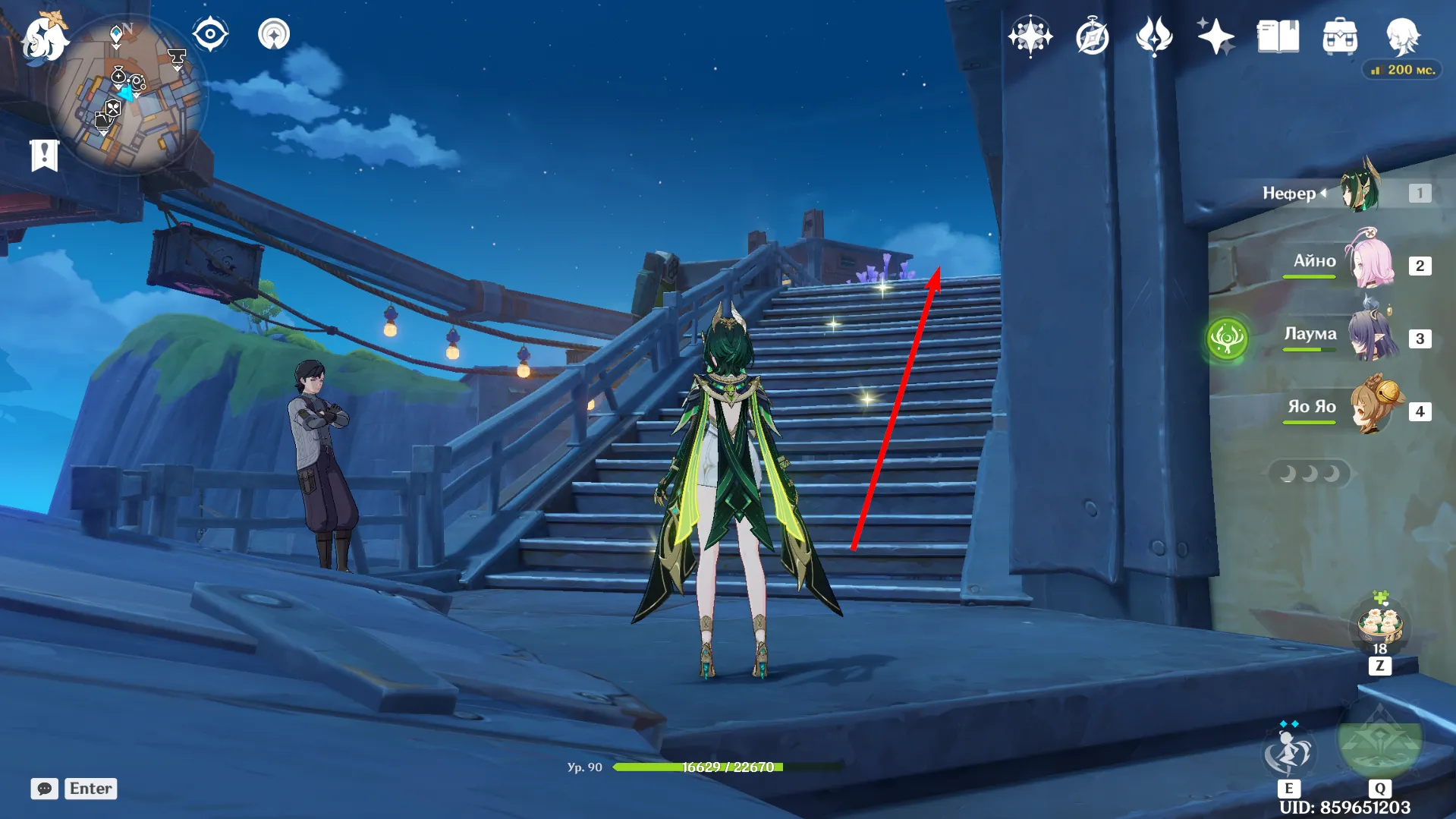Screen dimensions: 1456x819
Task: Open the Paimon menu icon
Action: pyautogui.click(x=44, y=38)
